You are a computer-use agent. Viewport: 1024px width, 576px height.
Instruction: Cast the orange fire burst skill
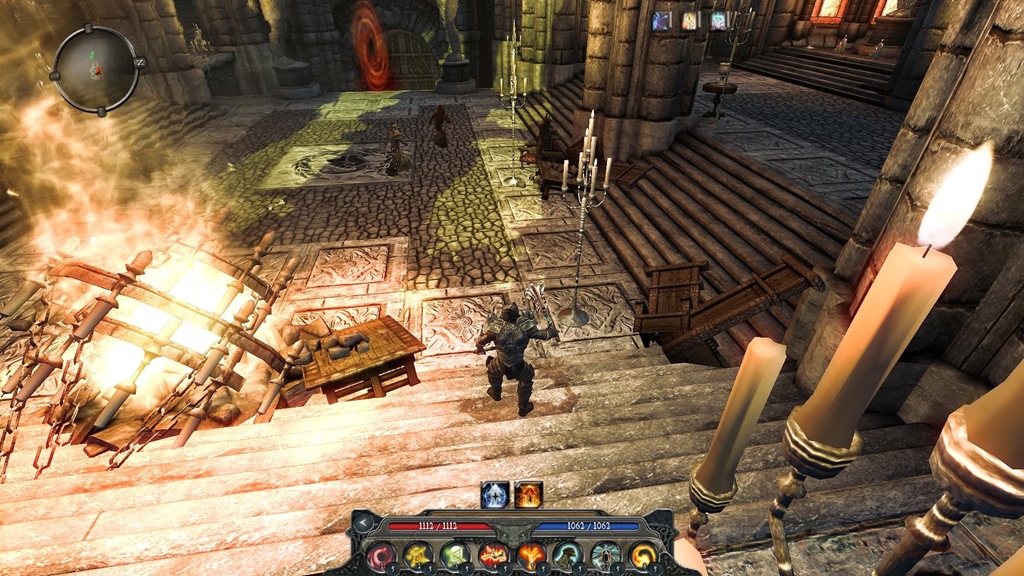click(x=530, y=555)
